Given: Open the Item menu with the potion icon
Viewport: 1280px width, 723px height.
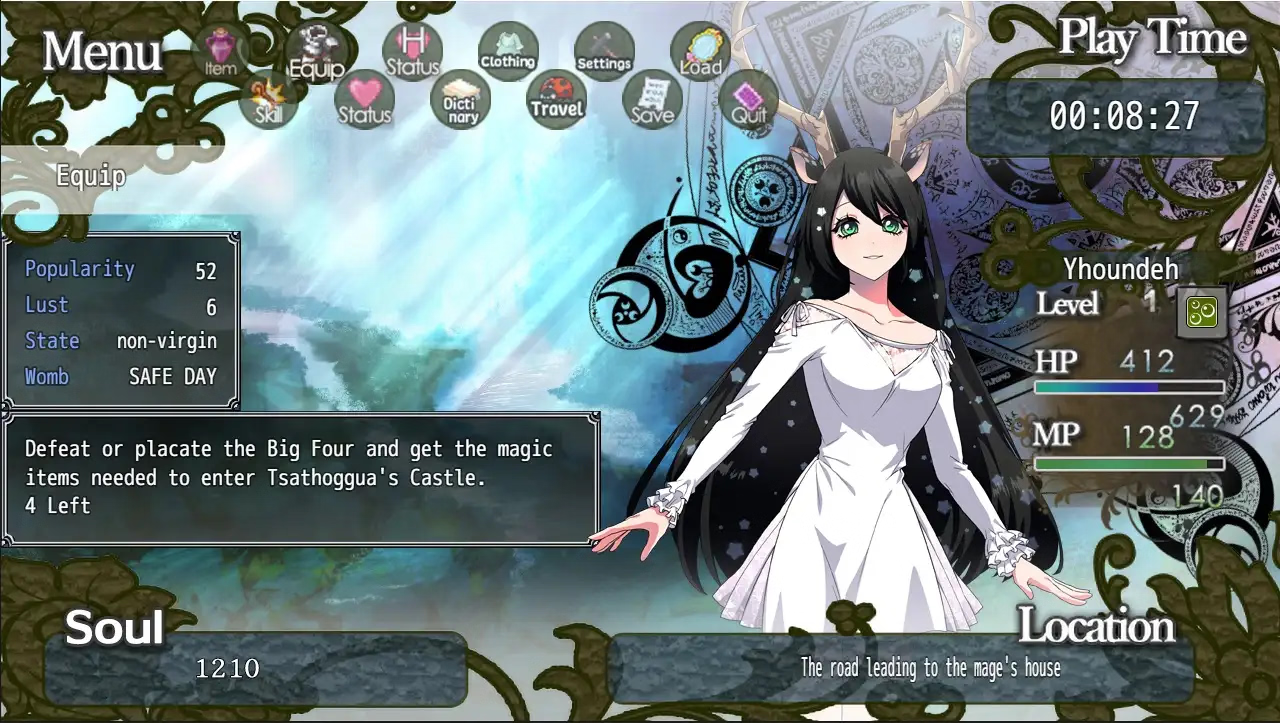Looking at the screenshot, I should coord(219,52).
